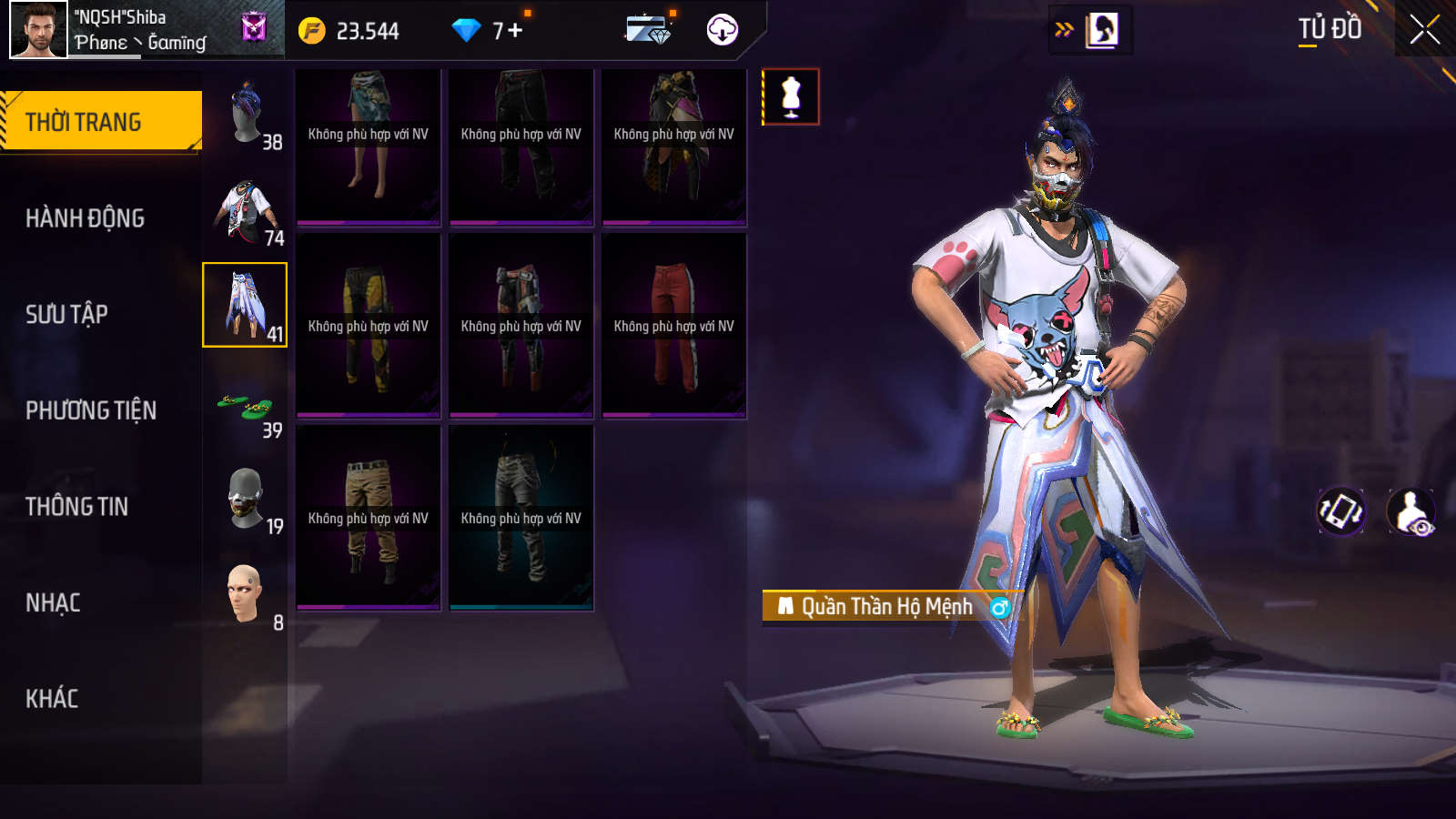Show the Thông Tin section
Image resolution: width=1456 pixels, height=819 pixels.
[x=76, y=507]
